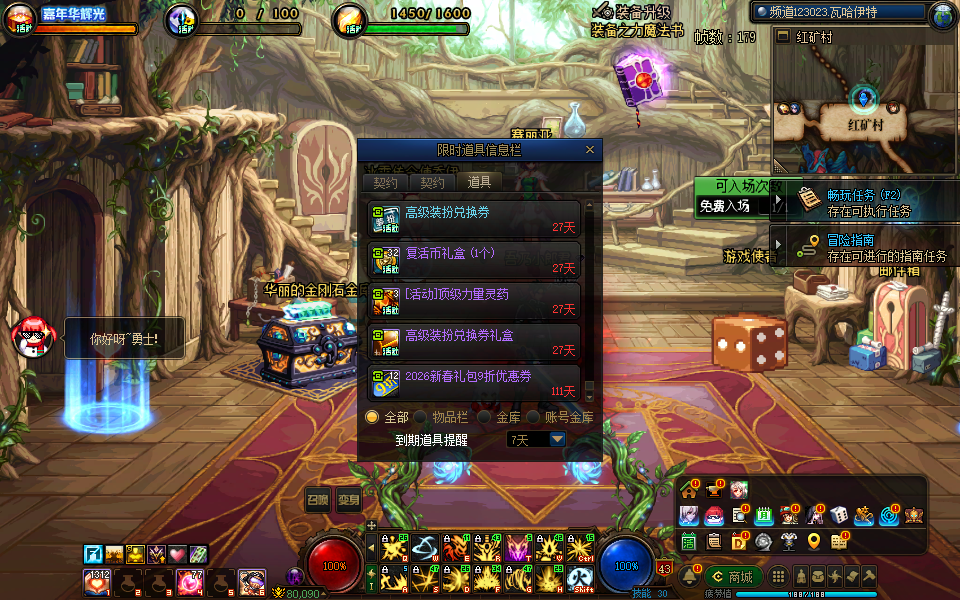Close the 限时道具信息栏 window
This screenshot has width=960, height=600.
pos(590,150)
